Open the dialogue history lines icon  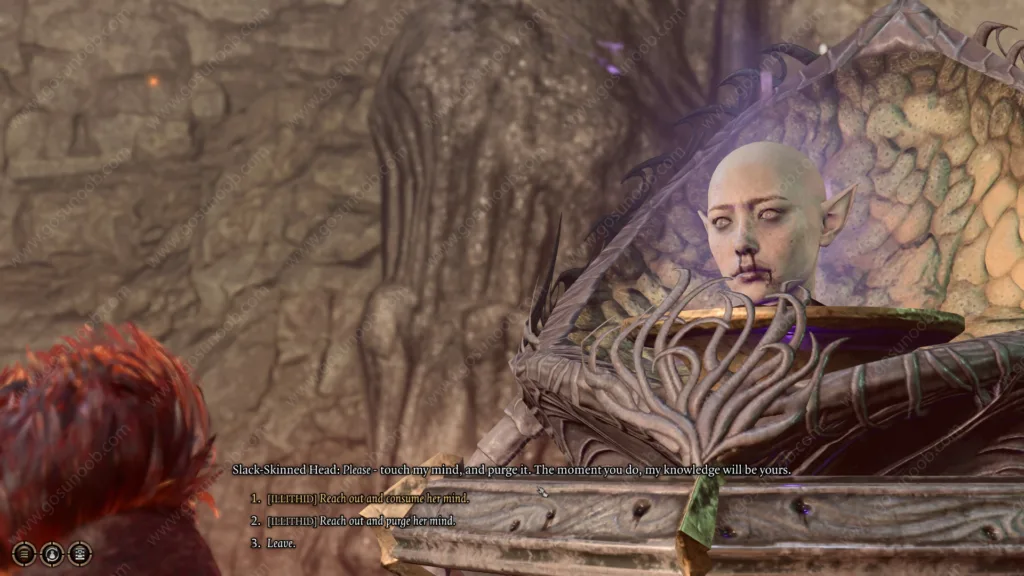(x=24, y=553)
